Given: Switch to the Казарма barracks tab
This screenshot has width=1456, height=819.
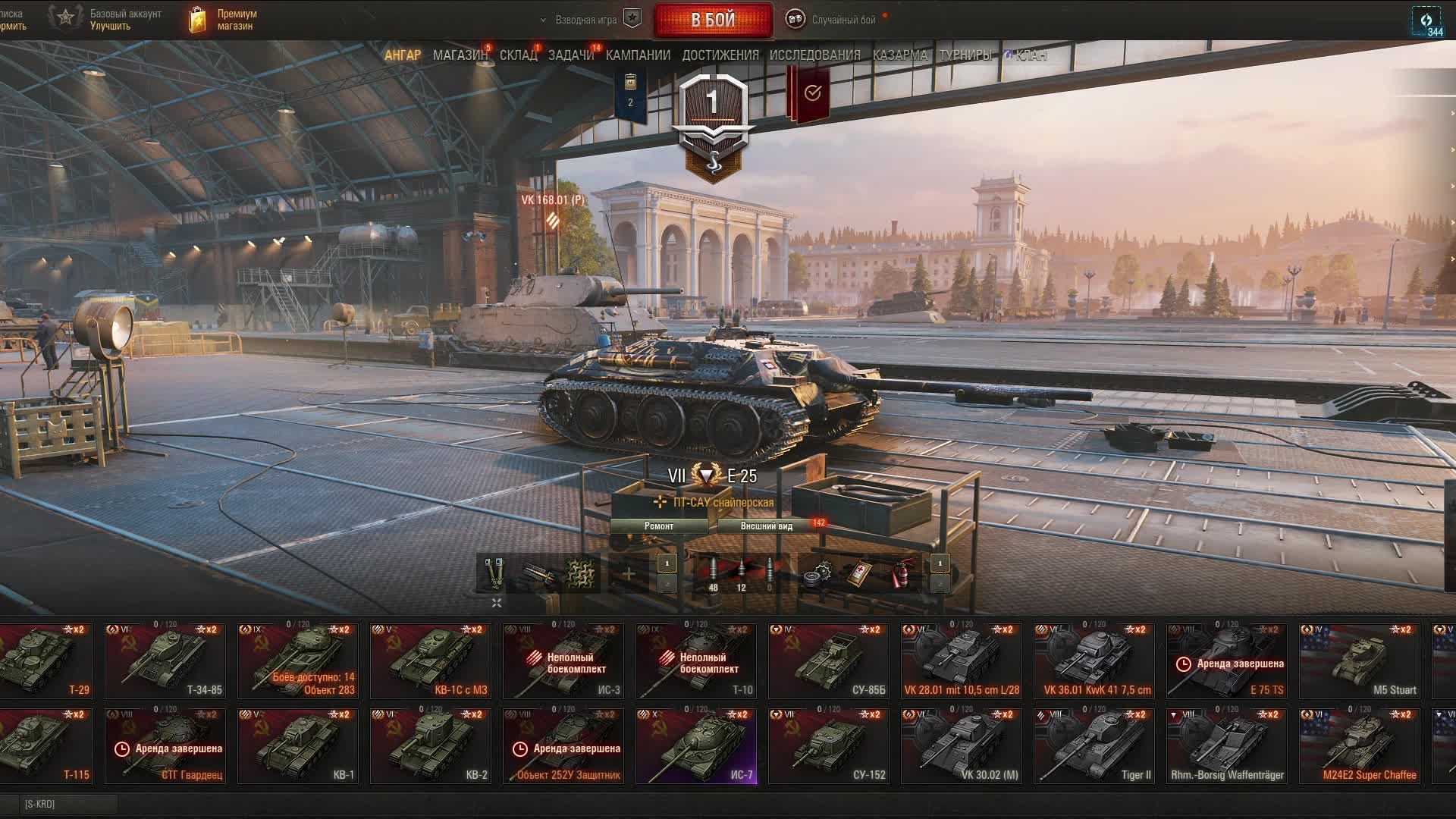Looking at the screenshot, I should pos(899,55).
